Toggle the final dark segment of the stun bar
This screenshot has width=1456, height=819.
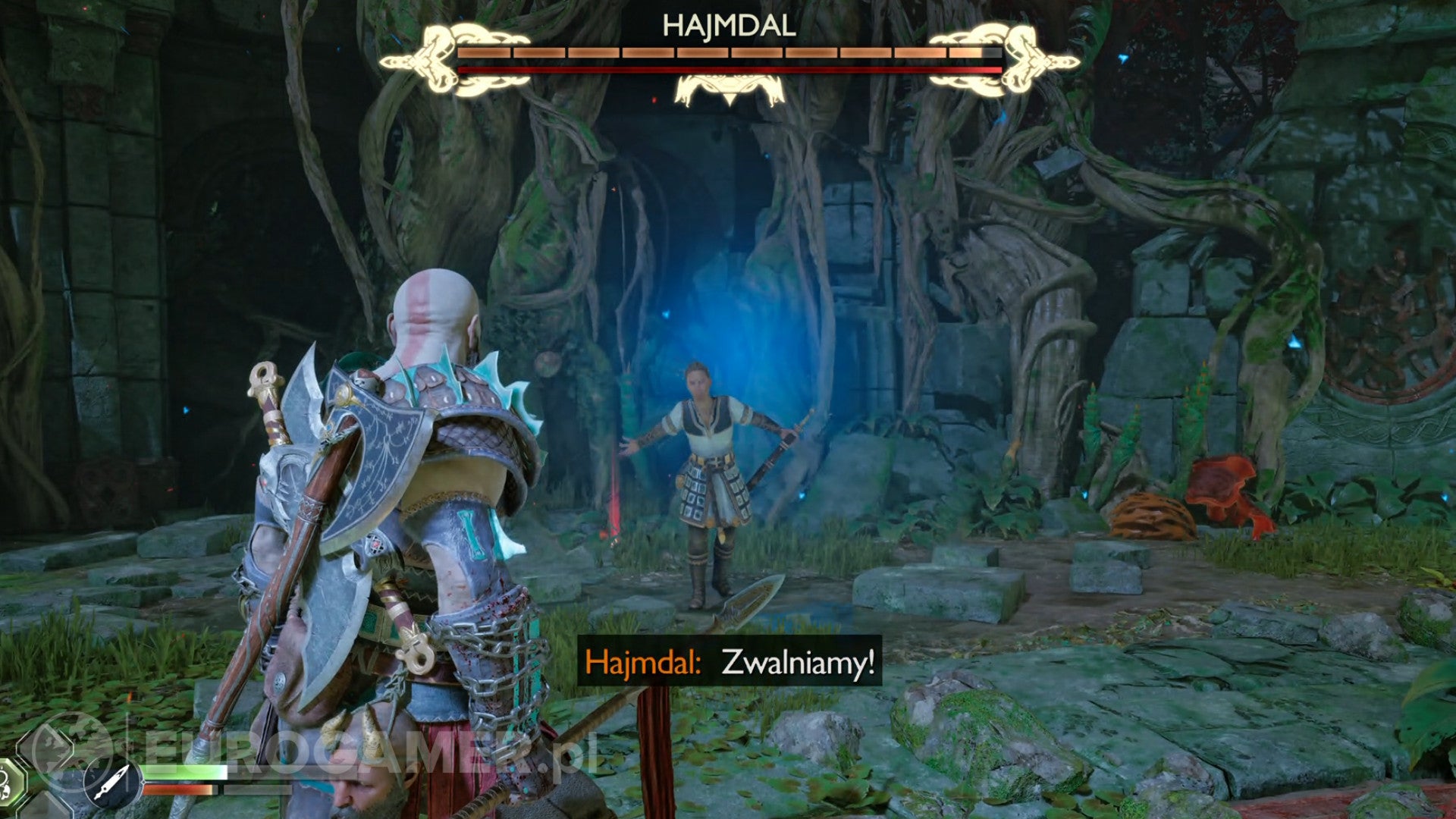[x=993, y=52]
